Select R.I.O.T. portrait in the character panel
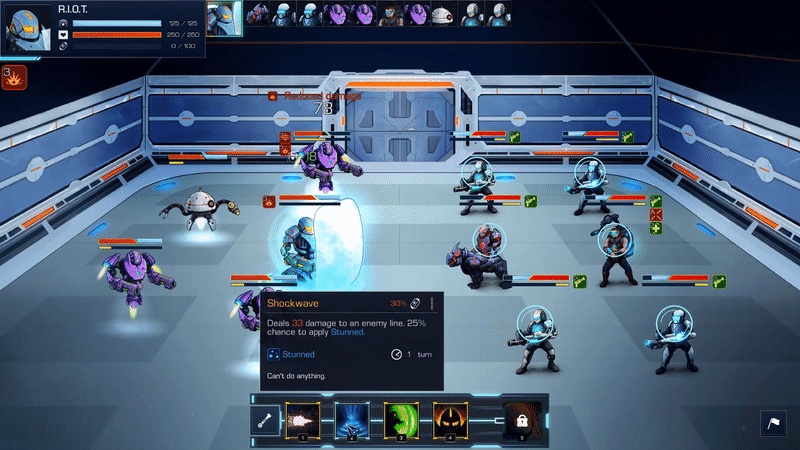 [x=28, y=29]
